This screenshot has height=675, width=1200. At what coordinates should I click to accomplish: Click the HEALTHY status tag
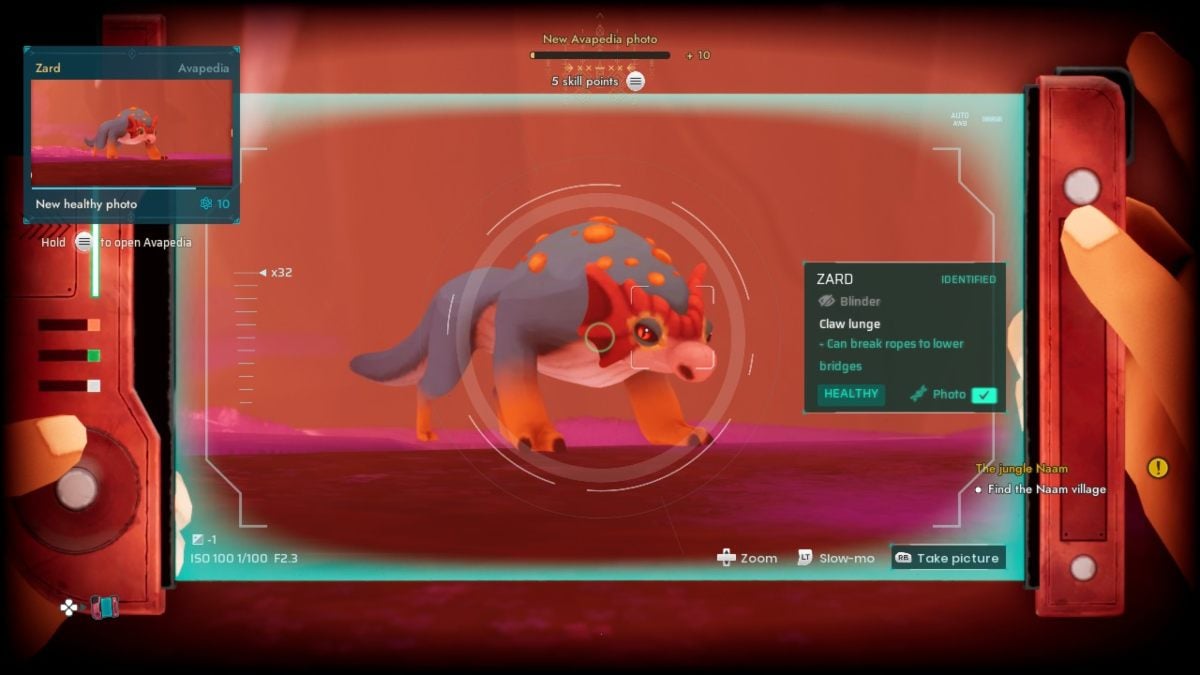851,394
